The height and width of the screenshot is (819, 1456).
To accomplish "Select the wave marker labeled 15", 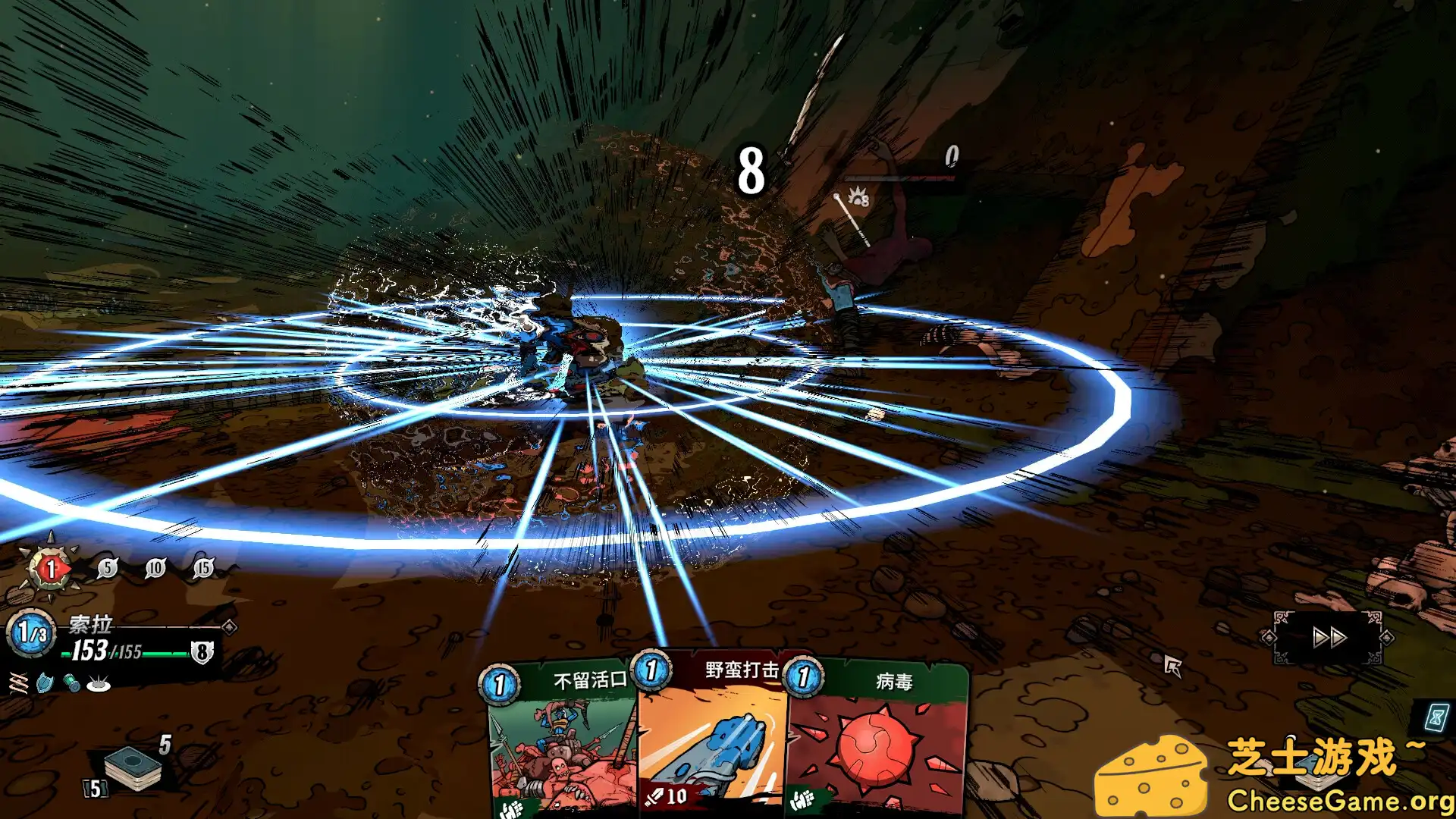I will click(x=204, y=567).
